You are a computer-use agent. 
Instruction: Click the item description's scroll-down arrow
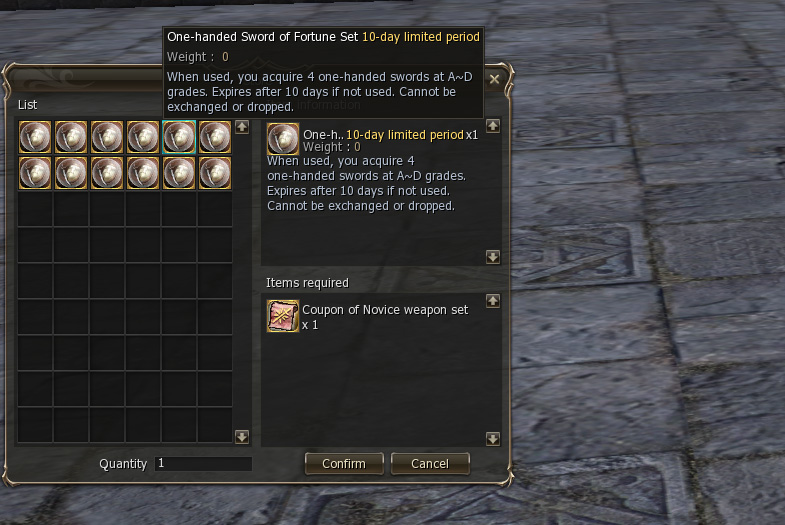tap(493, 257)
